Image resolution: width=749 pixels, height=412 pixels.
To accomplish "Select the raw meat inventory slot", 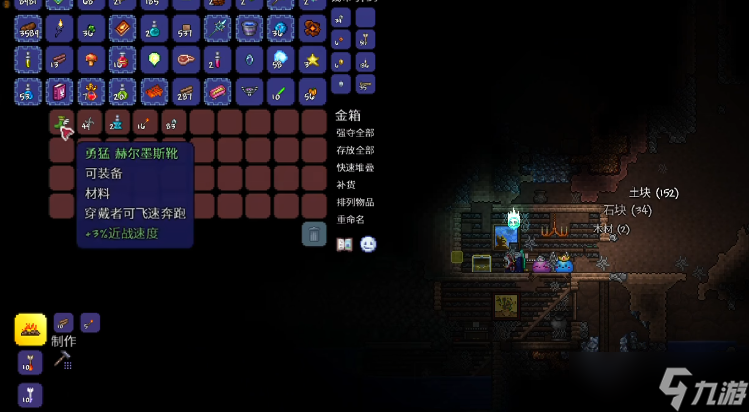I will (186, 60).
